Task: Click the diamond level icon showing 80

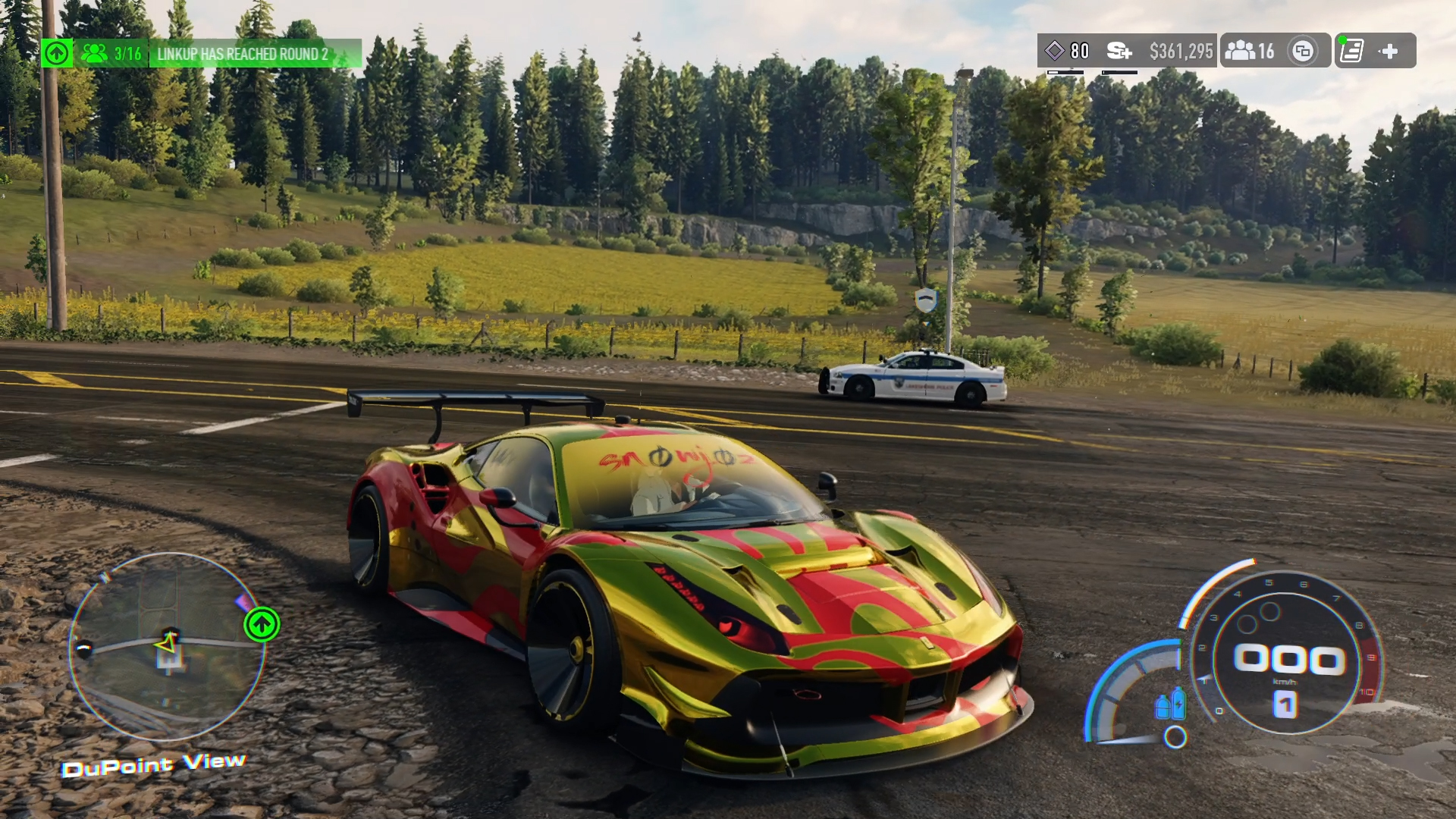Action: 1055,51
